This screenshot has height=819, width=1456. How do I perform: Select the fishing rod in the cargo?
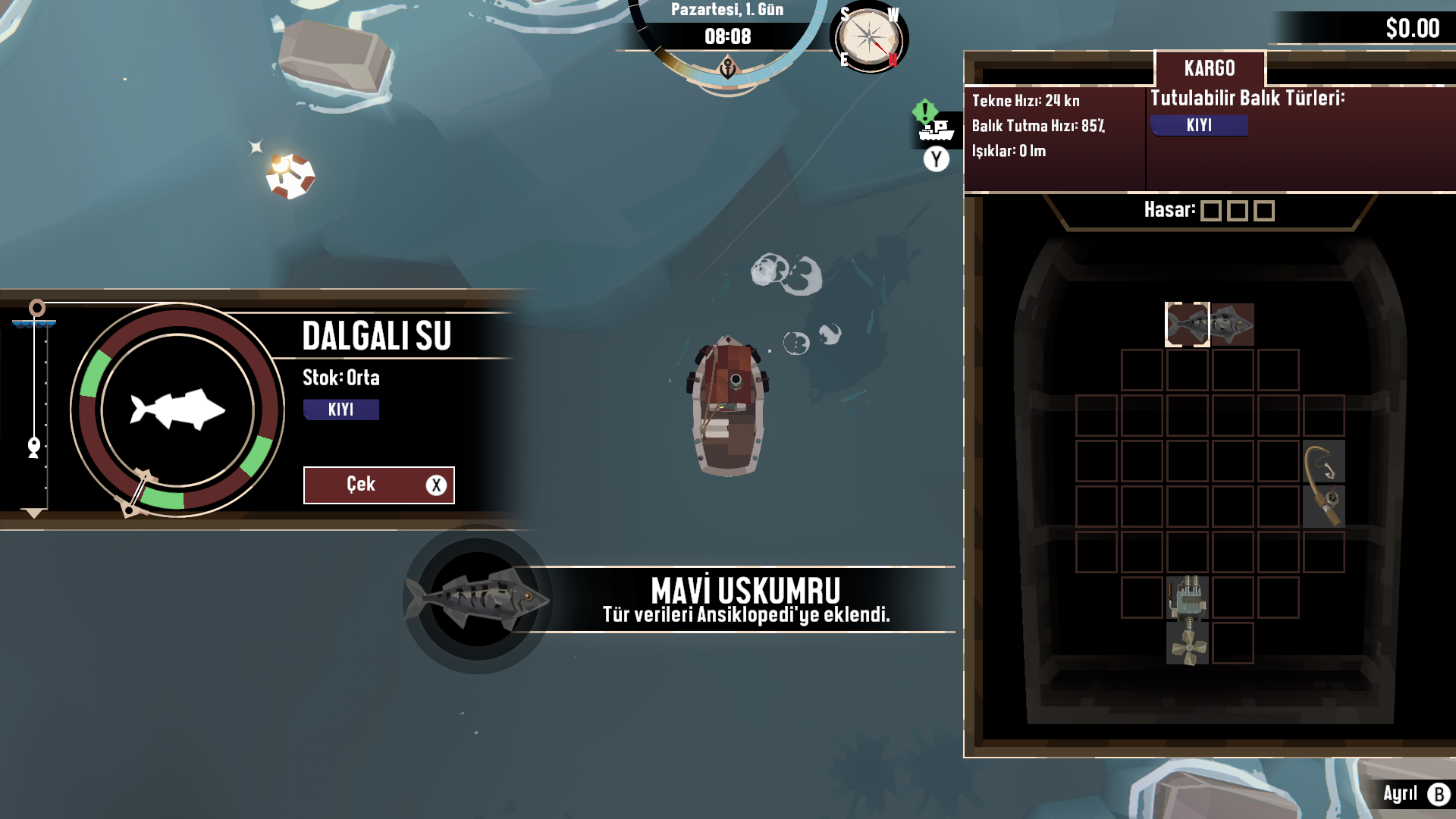click(x=1324, y=484)
